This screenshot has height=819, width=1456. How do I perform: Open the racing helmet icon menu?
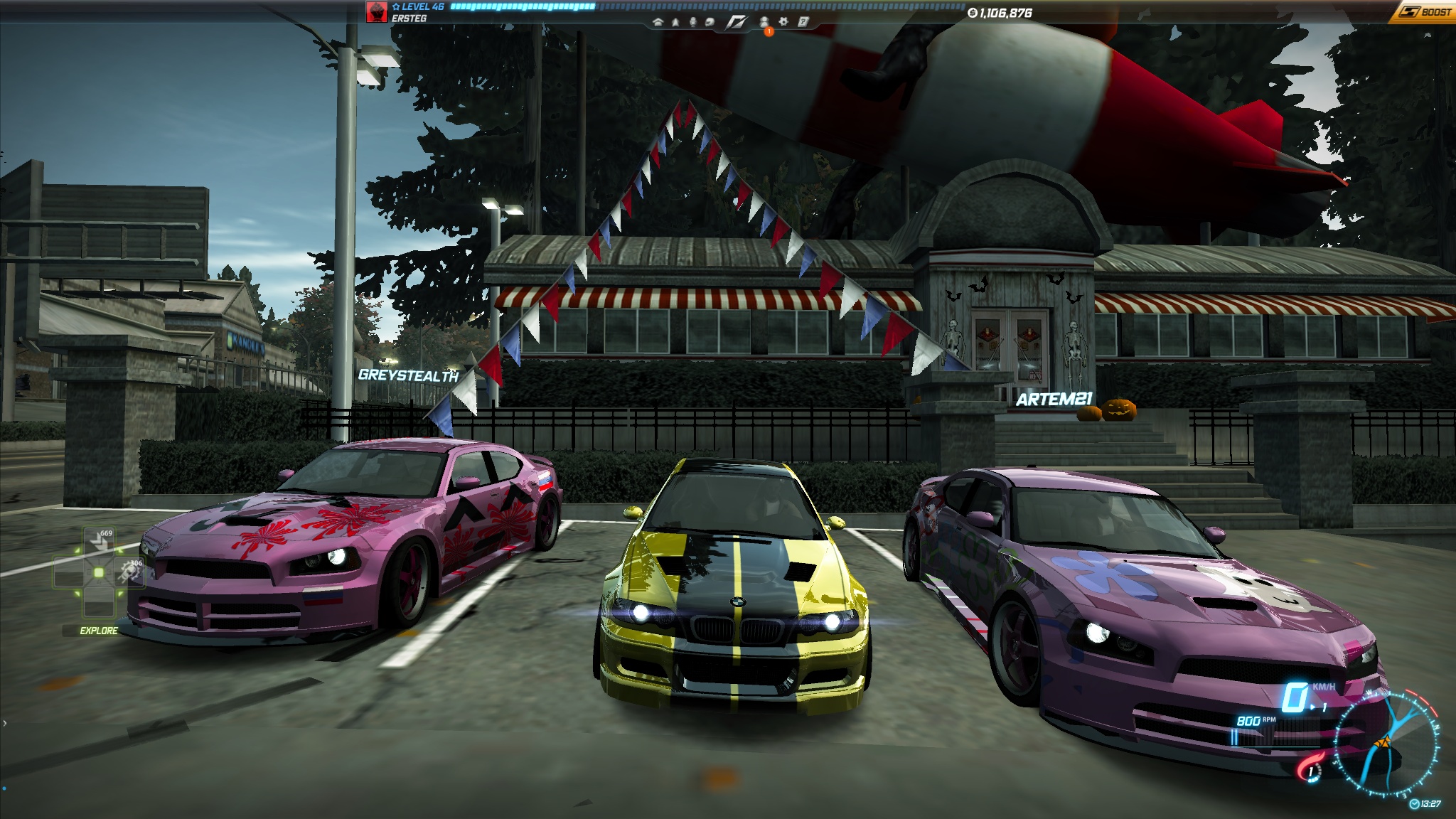tap(710, 22)
